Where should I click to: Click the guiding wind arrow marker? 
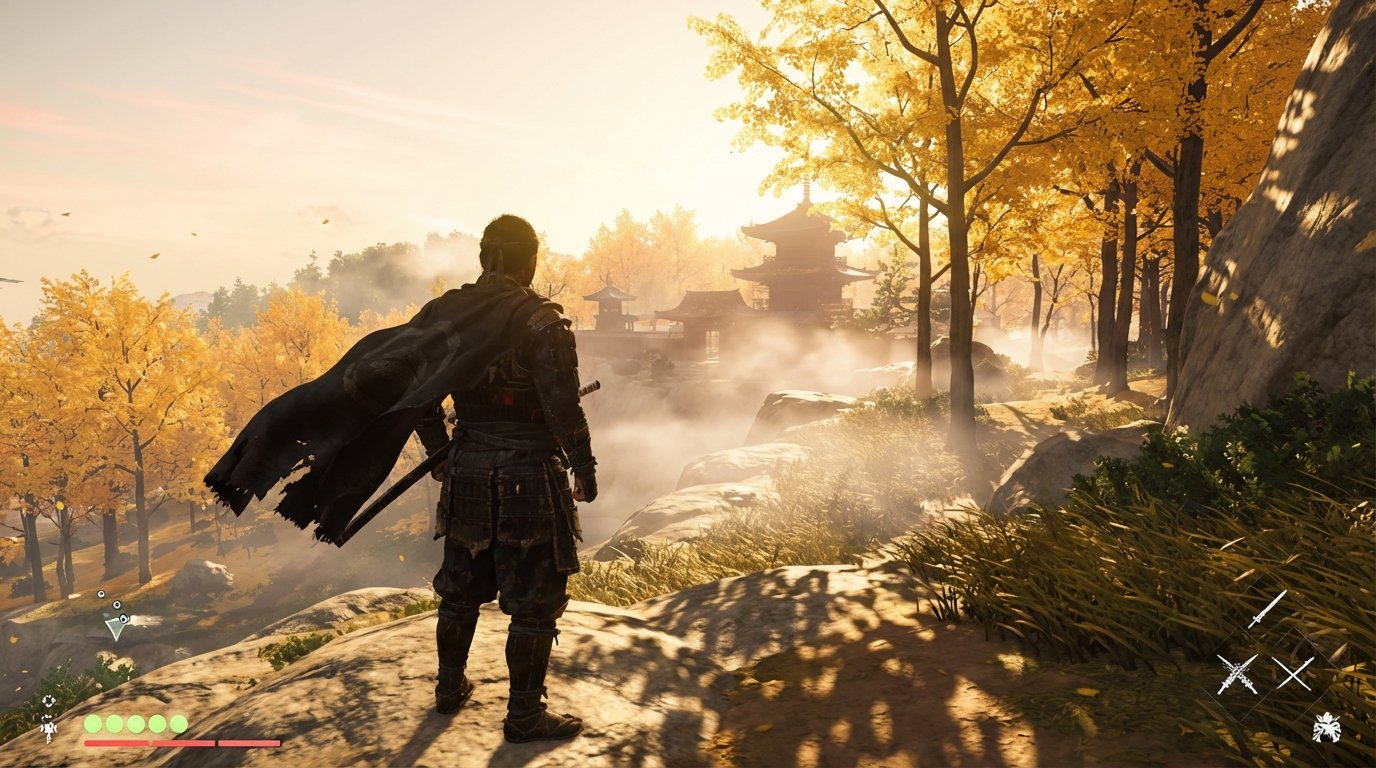point(116,629)
